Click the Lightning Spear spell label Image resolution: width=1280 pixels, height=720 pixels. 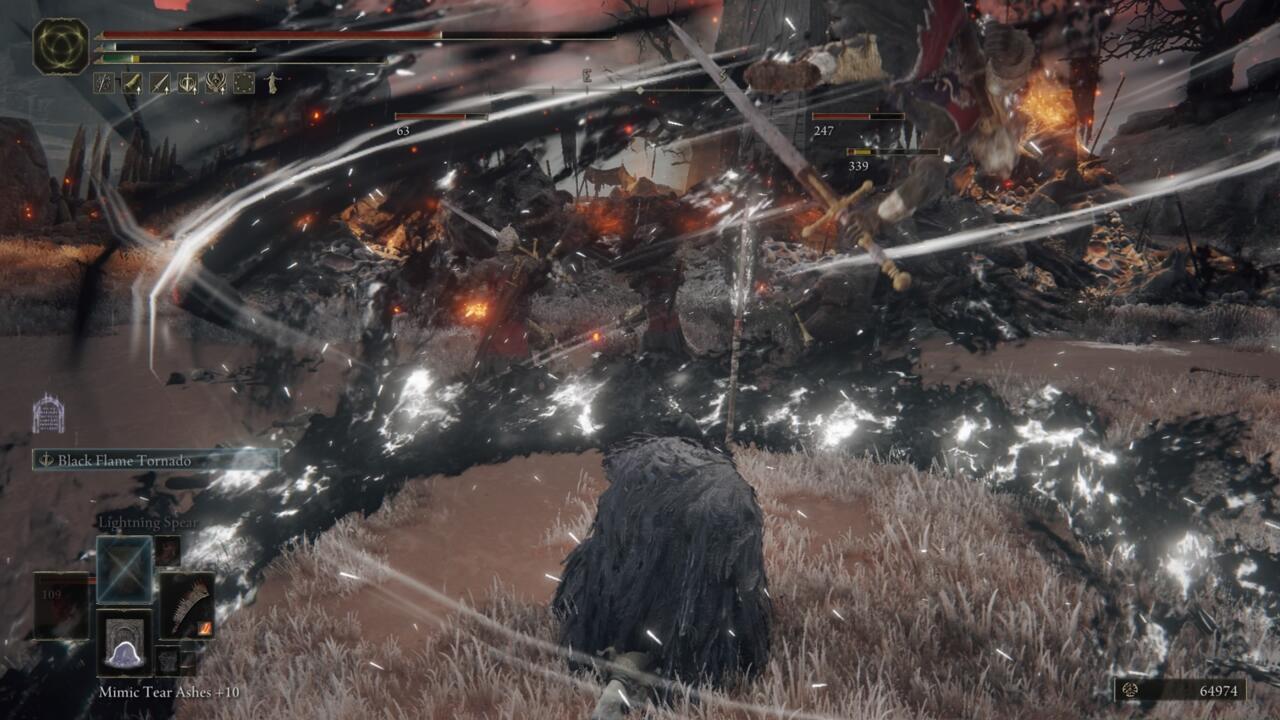pos(149,523)
